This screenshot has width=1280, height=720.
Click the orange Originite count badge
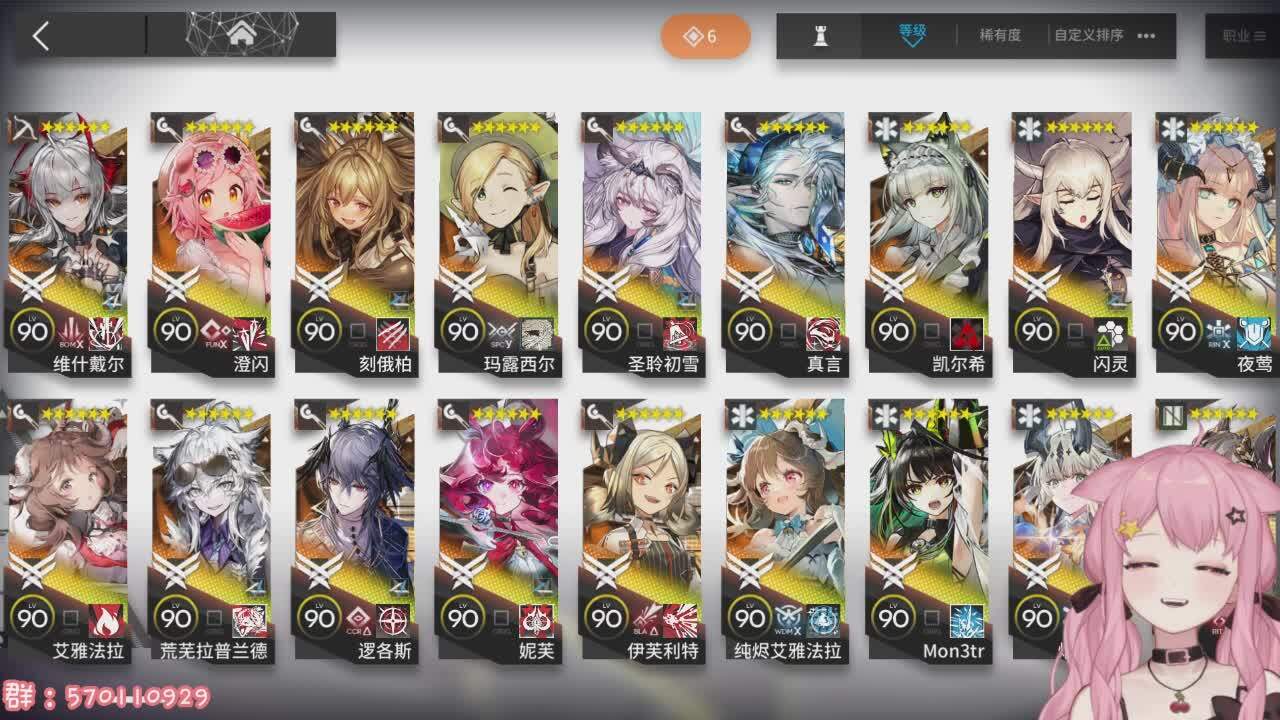[x=705, y=34]
